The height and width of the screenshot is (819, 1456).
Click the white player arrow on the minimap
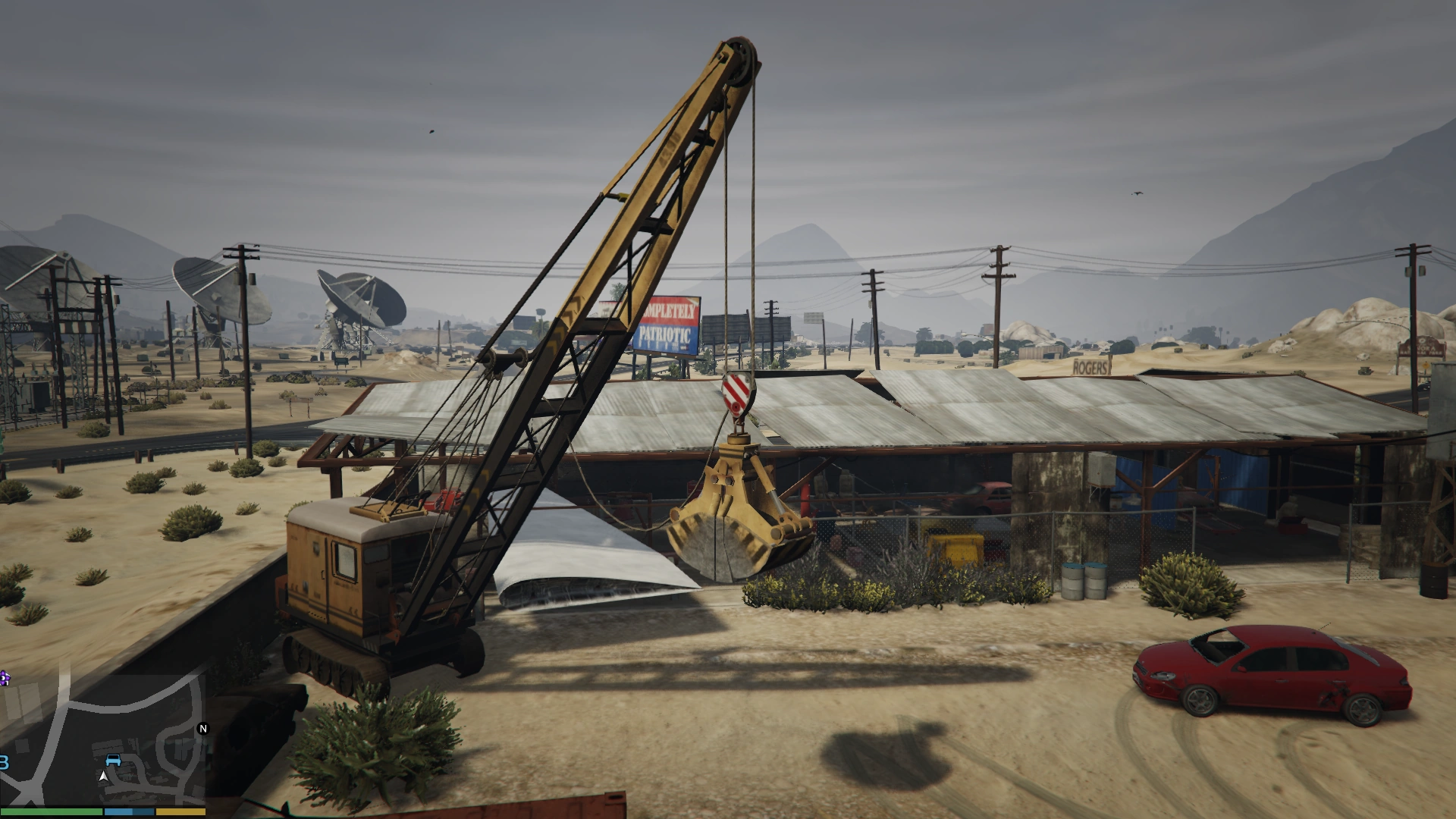pos(103,777)
